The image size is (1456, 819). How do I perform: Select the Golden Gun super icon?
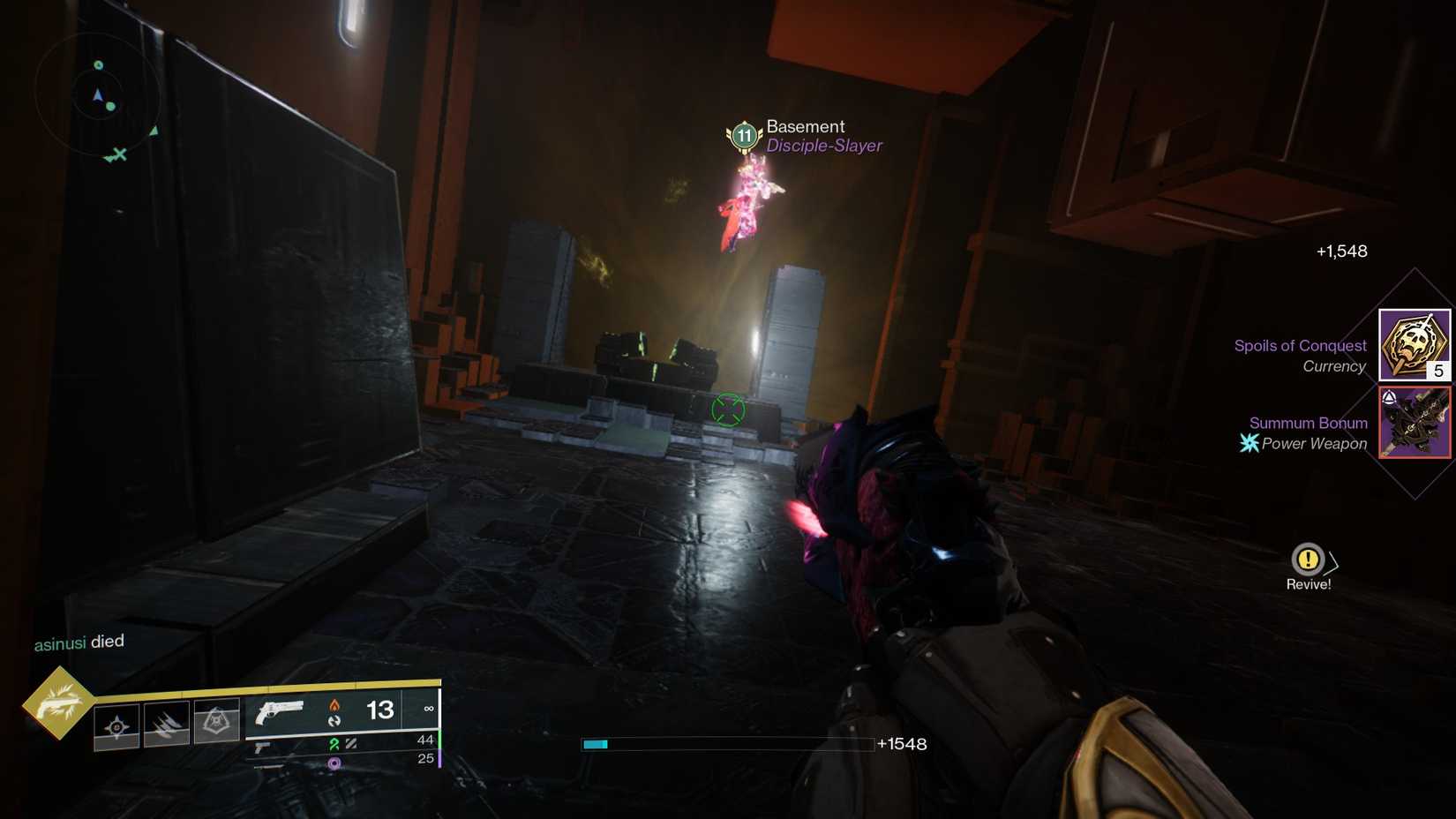point(57,708)
